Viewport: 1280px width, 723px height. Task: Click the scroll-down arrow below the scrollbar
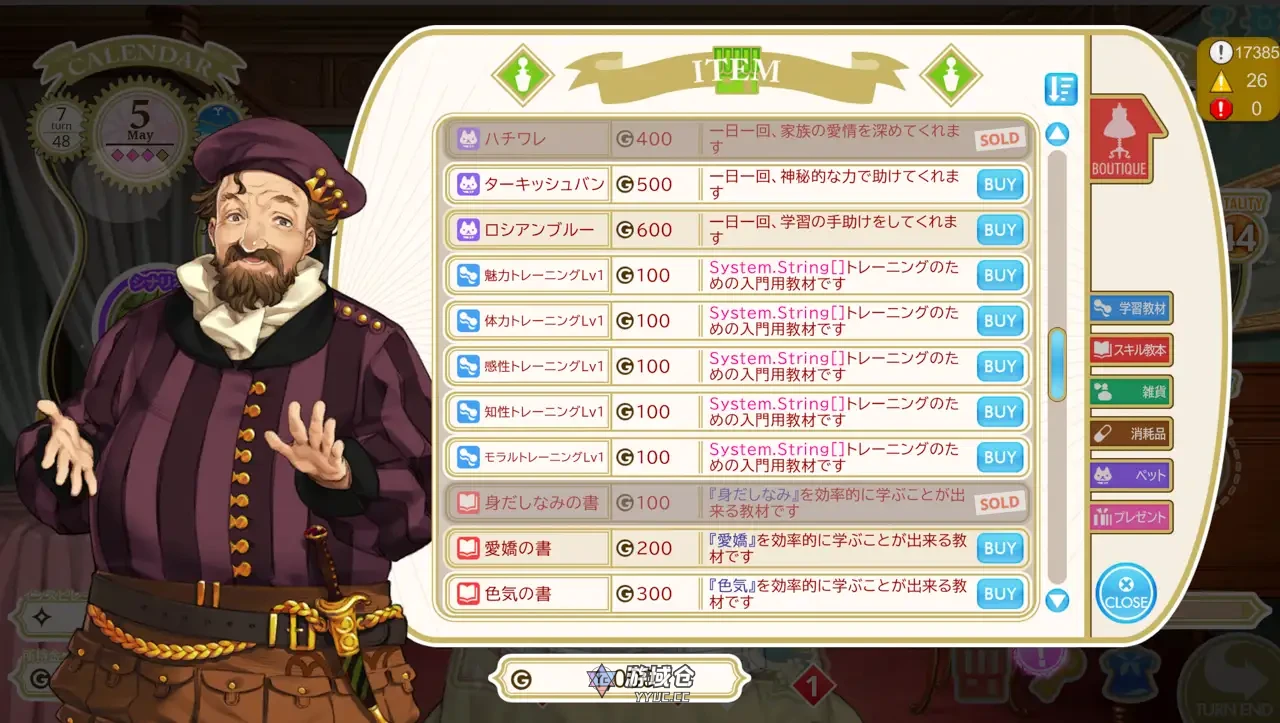point(1056,600)
